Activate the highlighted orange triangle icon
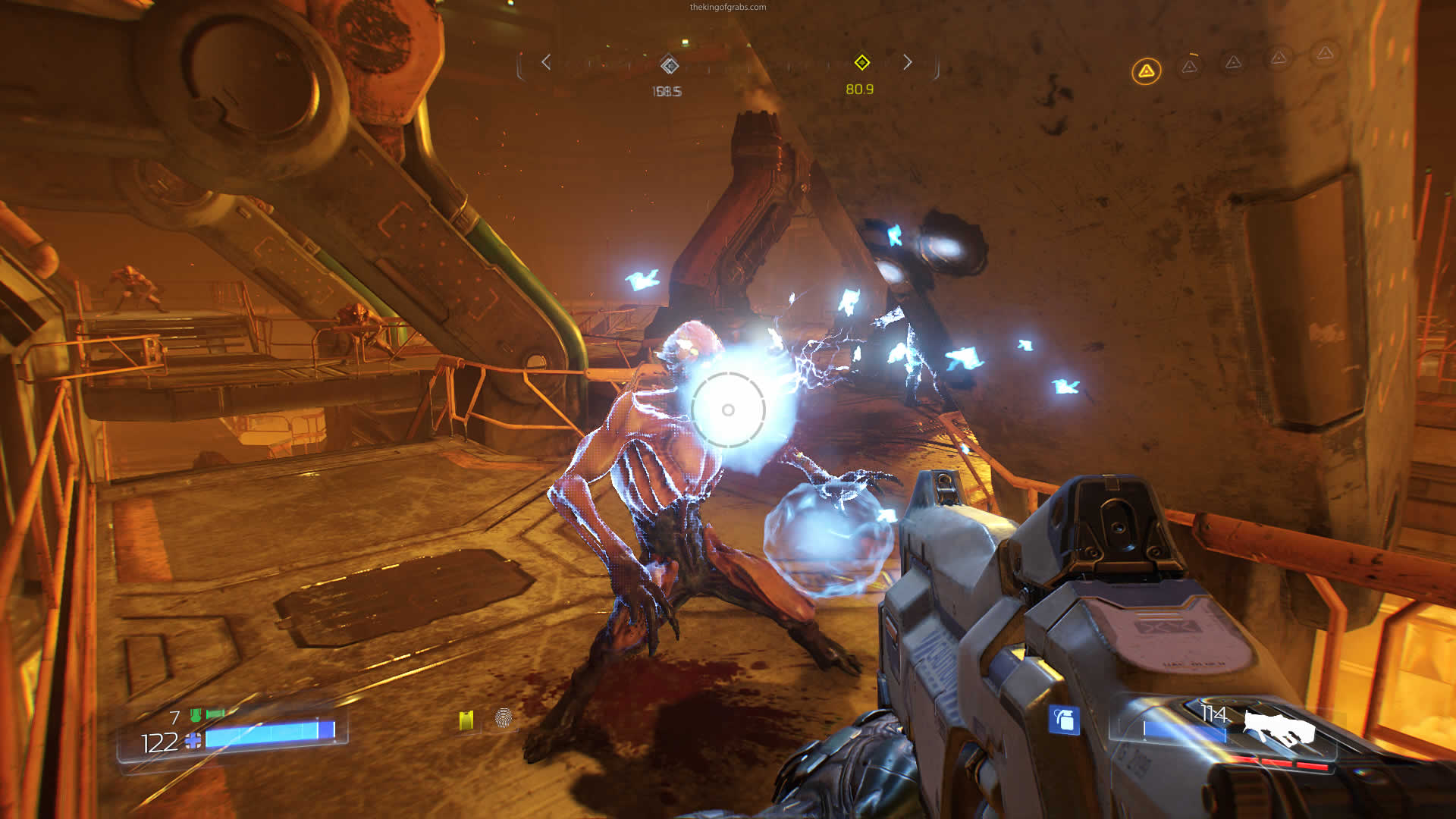 pyautogui.click(x=1146, y=71)
